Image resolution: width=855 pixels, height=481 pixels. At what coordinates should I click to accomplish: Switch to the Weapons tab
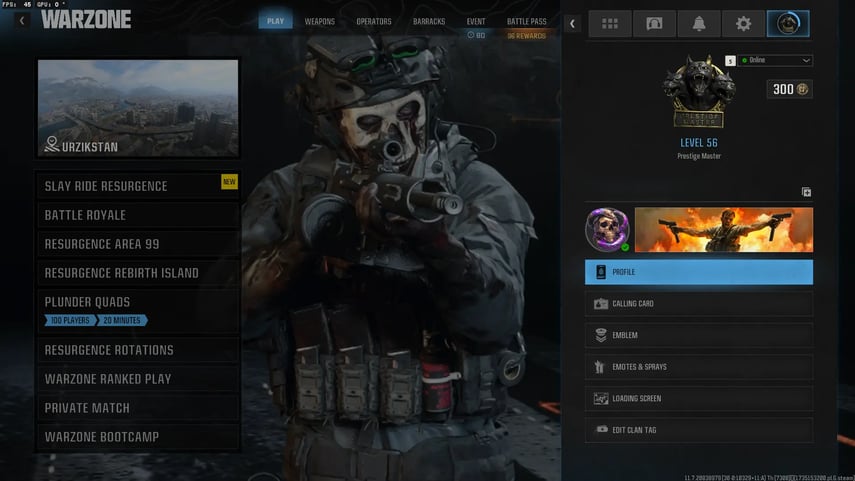(x=320, y=21)
